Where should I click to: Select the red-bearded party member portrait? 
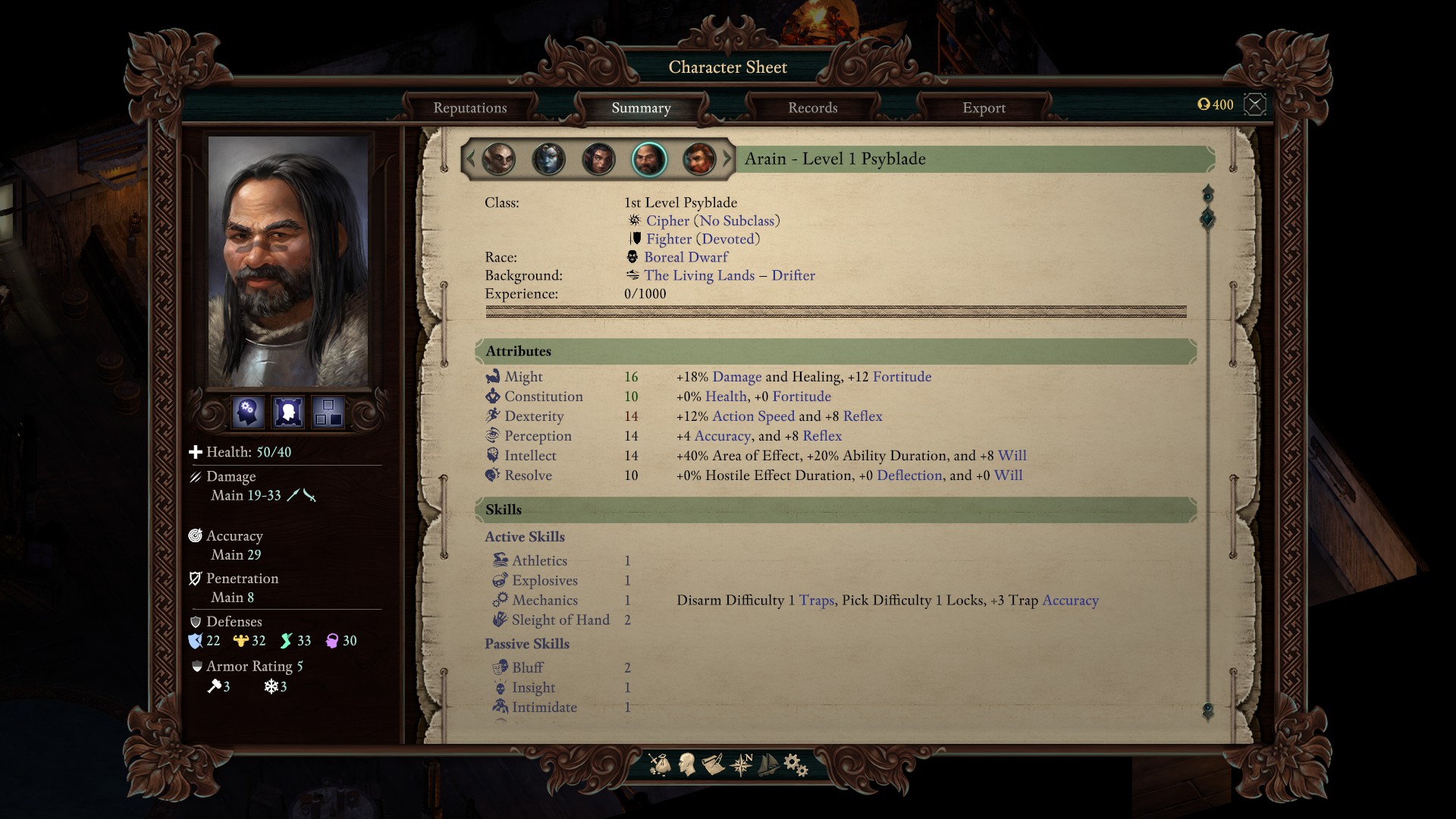(x=698, y=159)
